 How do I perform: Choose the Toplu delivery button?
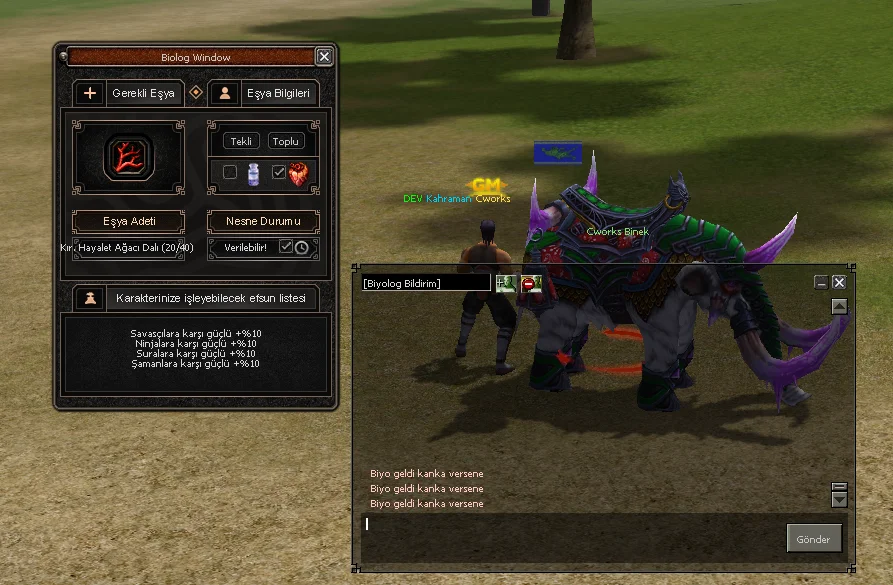(x=286, y=141)
